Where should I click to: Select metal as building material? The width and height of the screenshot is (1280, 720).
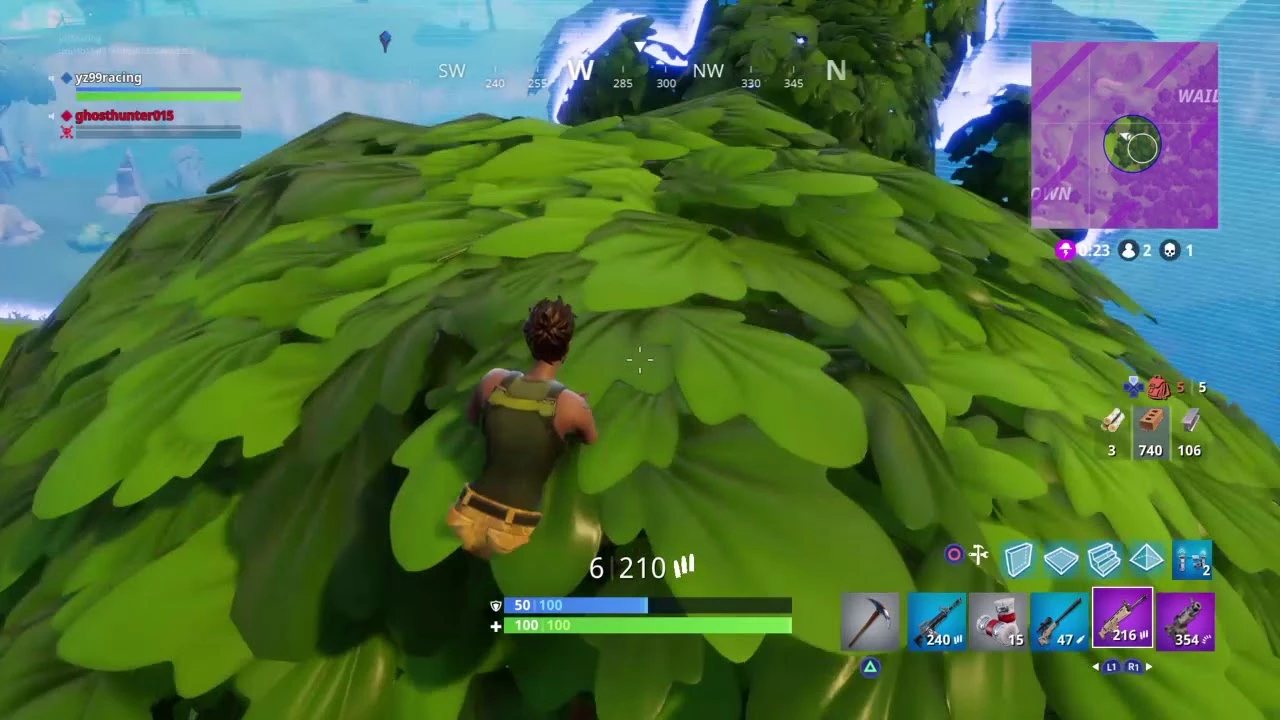tap(1189, 423)
